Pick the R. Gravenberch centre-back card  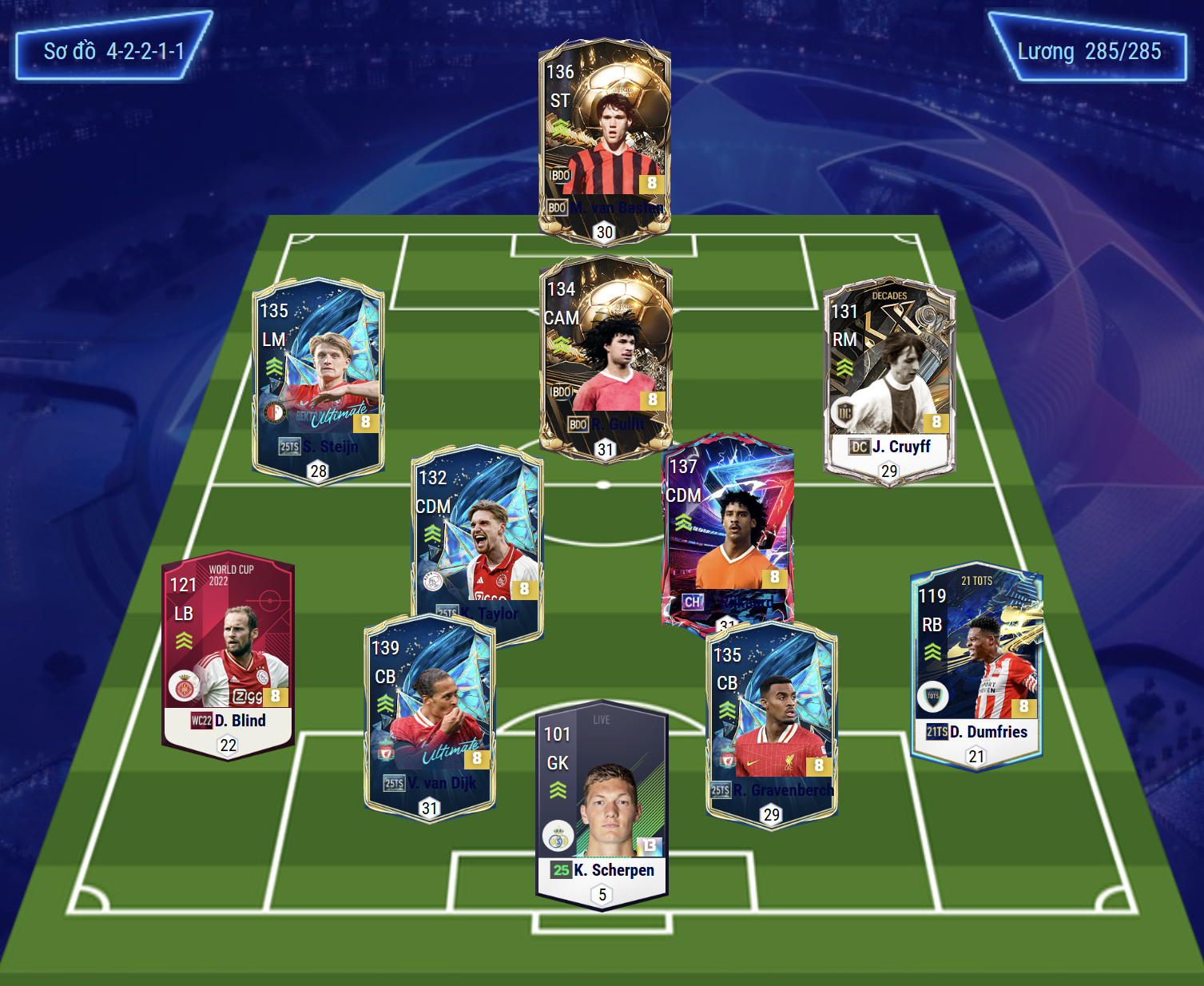(771, 723)
